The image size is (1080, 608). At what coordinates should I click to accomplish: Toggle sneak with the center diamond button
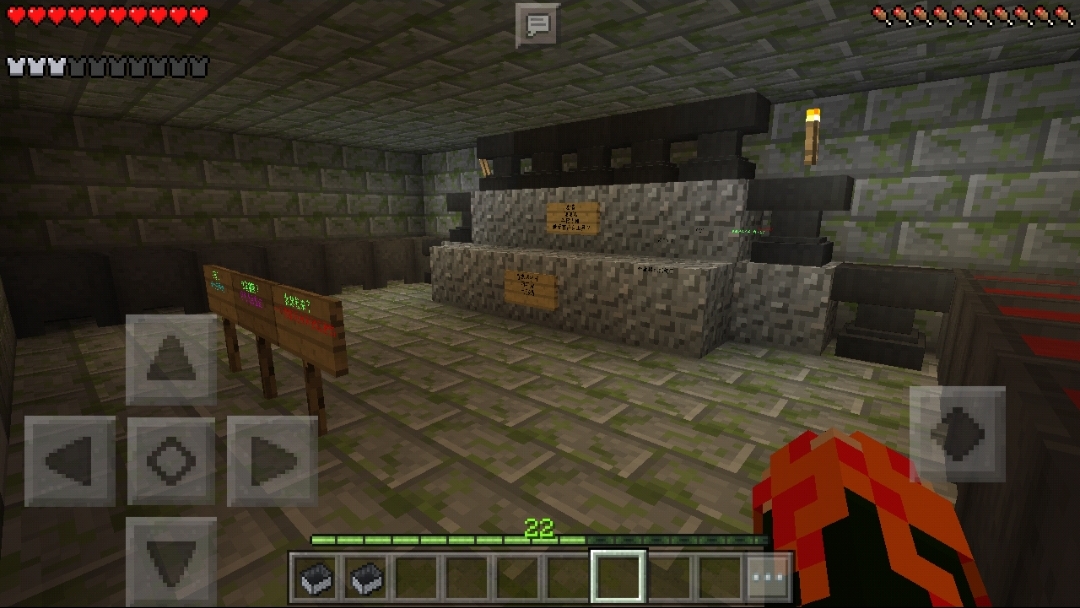[x=171, y=461]
